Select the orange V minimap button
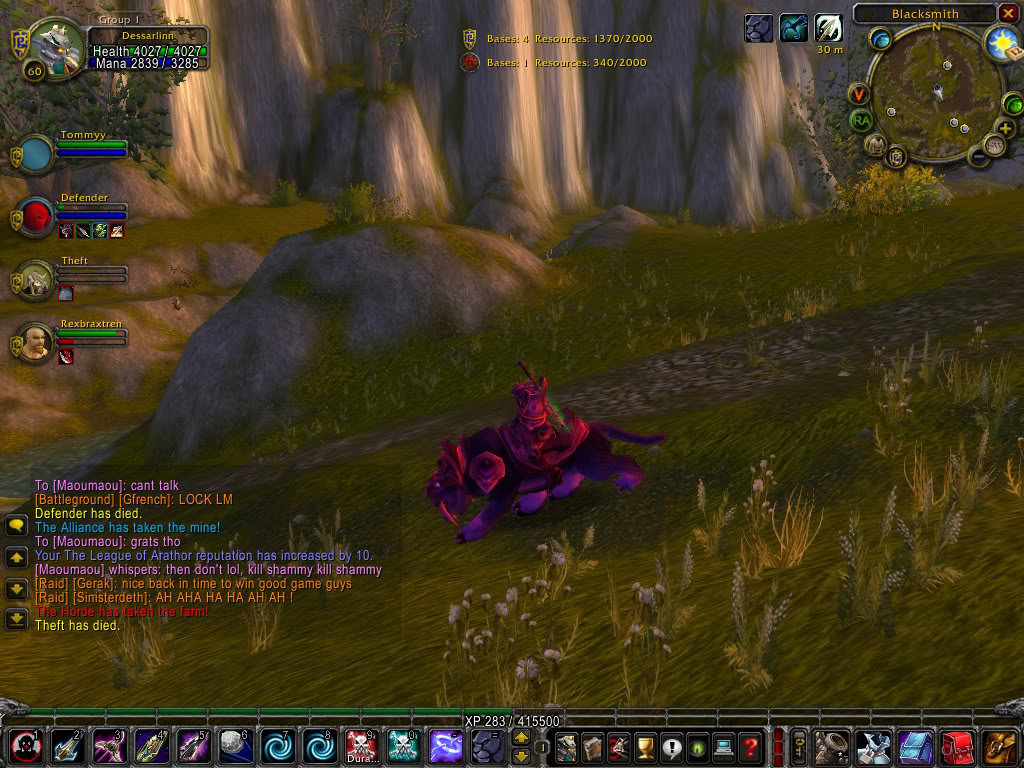1024x768 pixels. coord(860,94)
